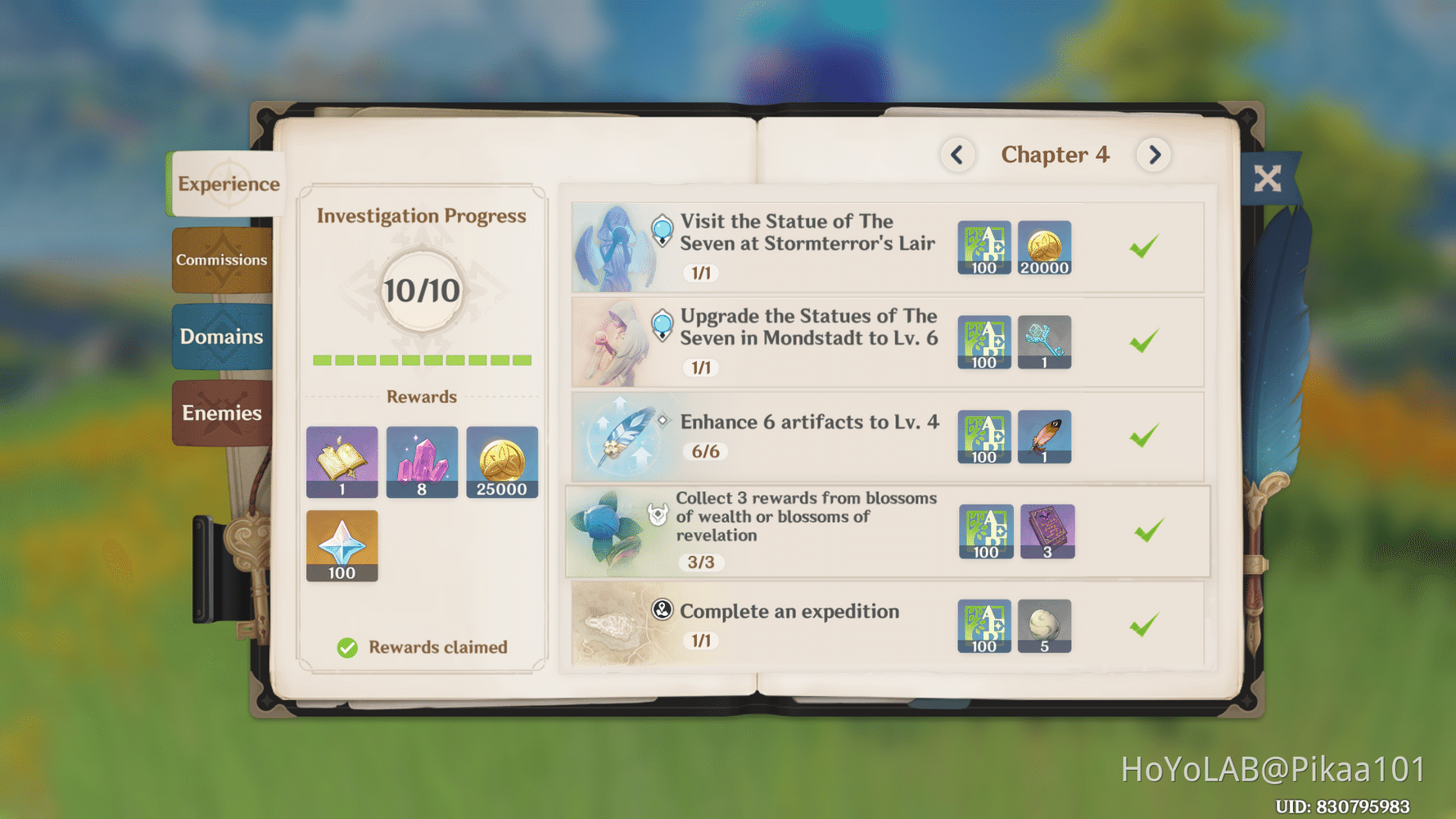This screenshot has height=819, width=1456.
Task: Go to the previous chapter with the left arrow
Action: point(958,155)
